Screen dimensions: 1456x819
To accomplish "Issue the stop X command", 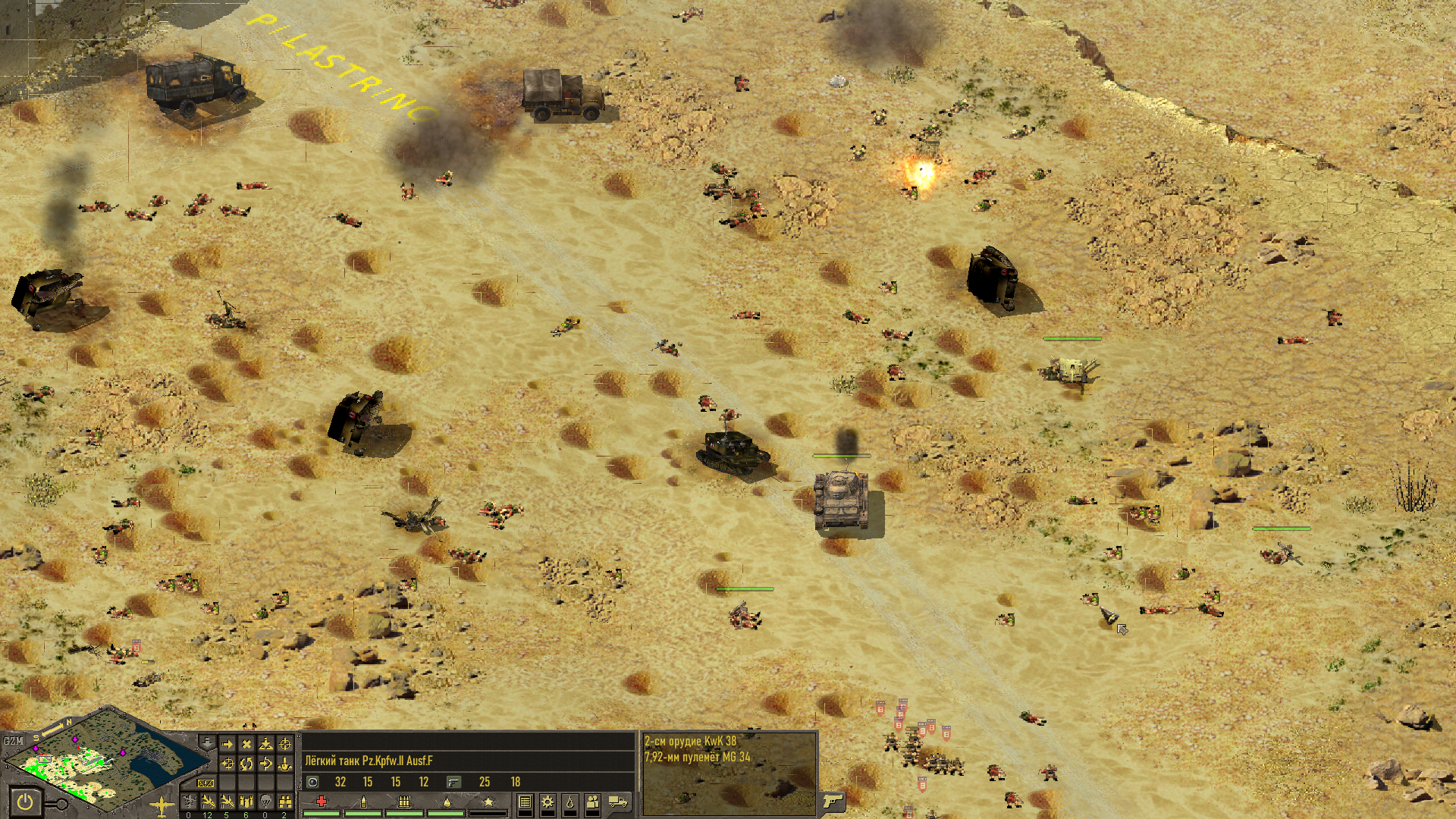I will tap(246, 745).
